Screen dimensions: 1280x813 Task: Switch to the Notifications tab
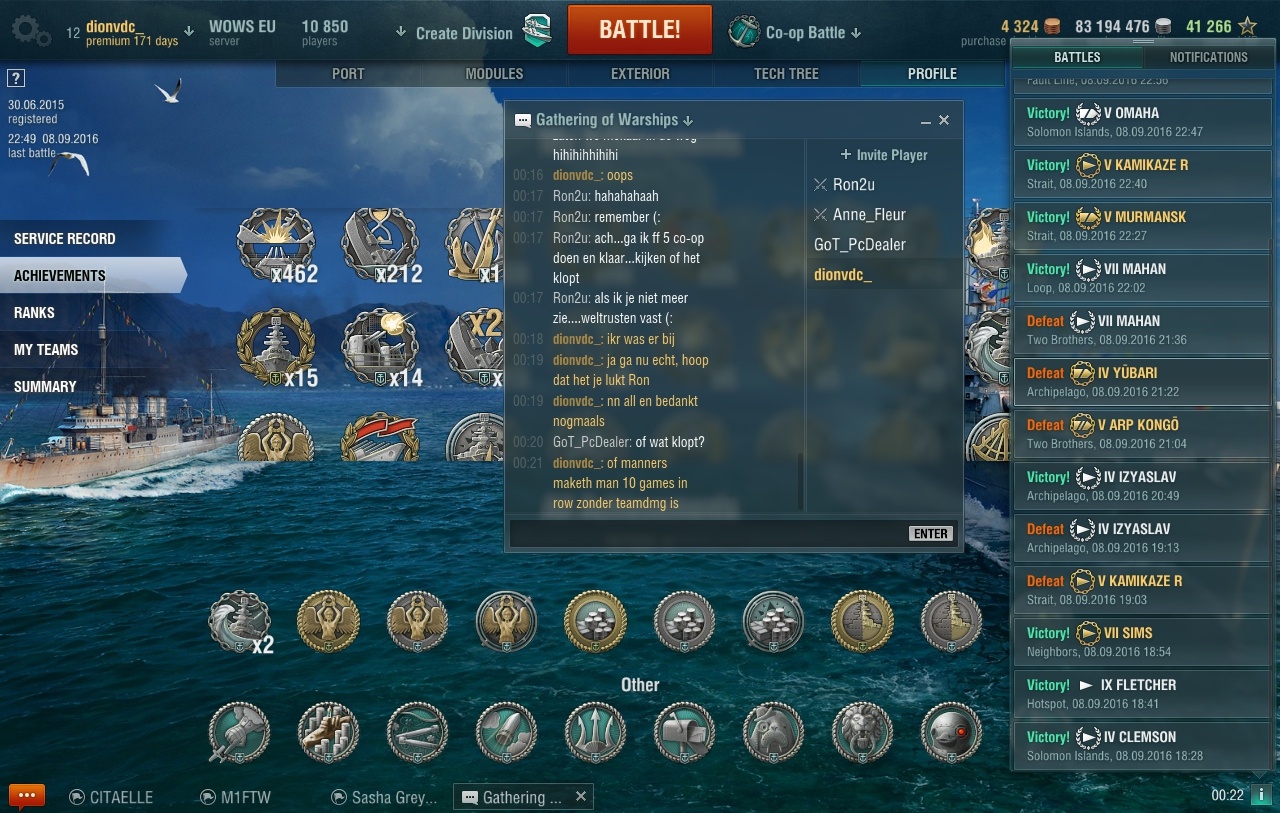(1208, 57)
